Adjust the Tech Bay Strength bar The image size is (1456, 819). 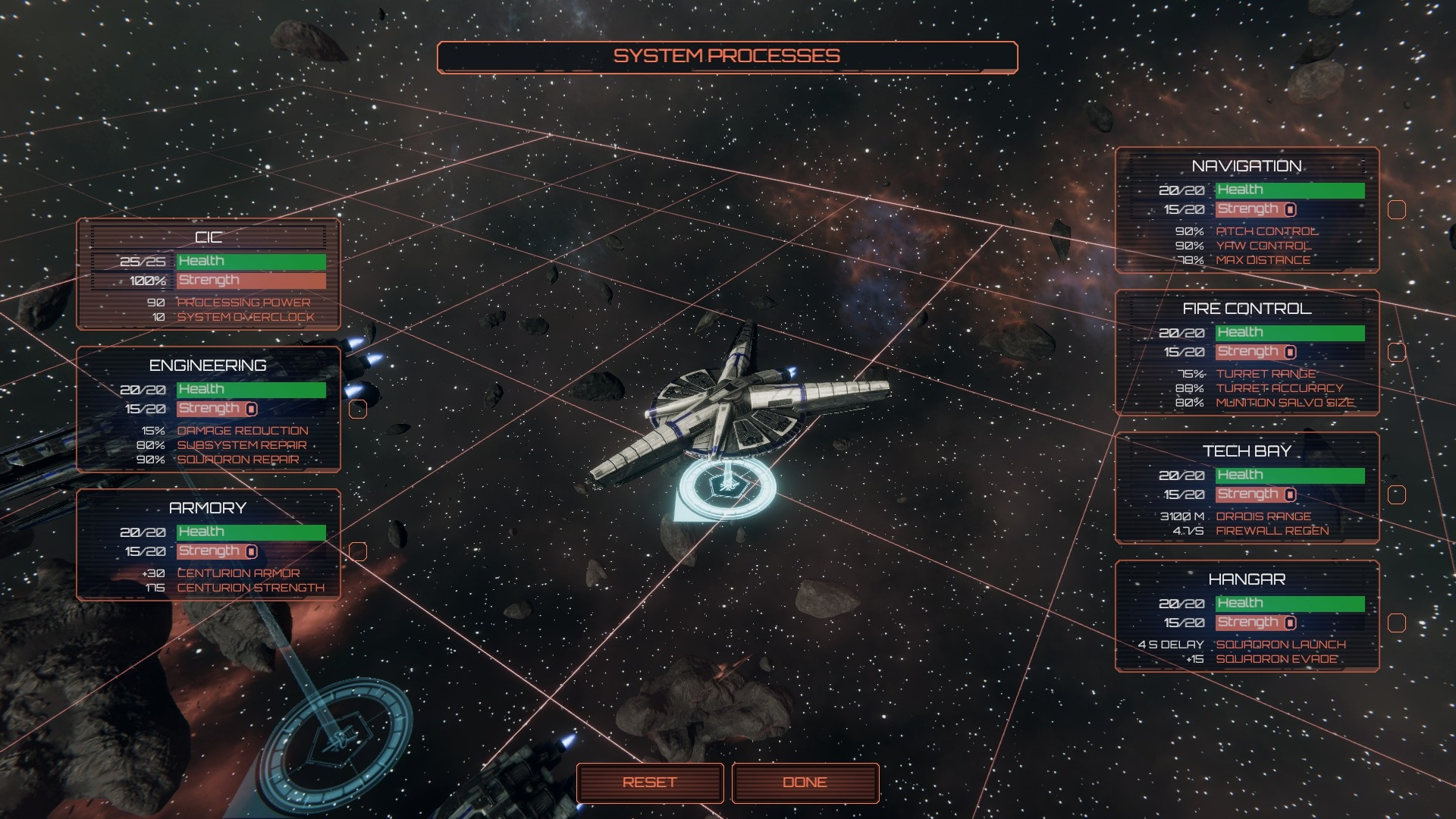click(x=1289, y=495)
